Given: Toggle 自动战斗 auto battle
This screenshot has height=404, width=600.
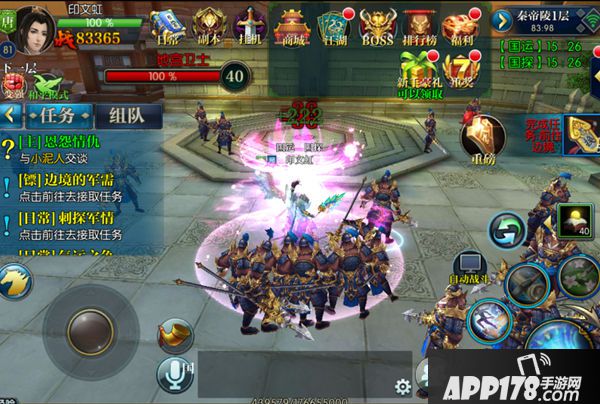Looking at the screenshot, I should pyautogui.click(x=468, y=261).
